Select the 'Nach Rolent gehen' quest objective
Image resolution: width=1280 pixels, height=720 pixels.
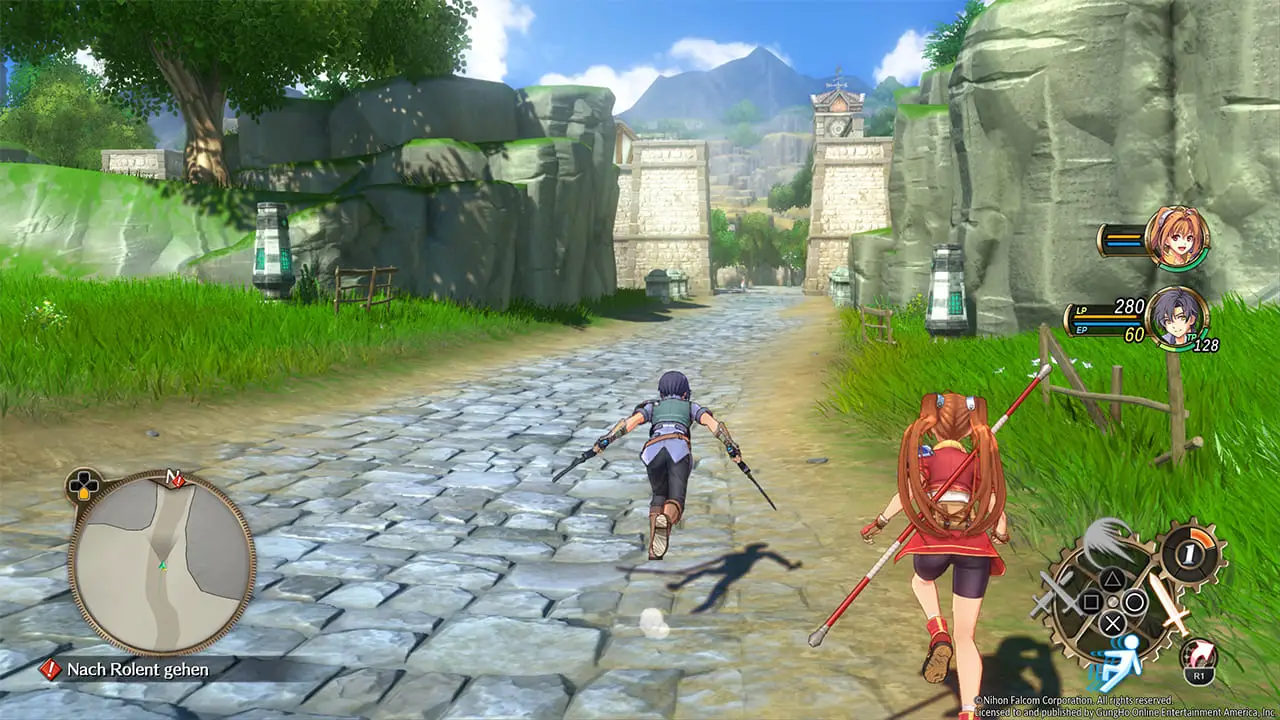point(138,669)
